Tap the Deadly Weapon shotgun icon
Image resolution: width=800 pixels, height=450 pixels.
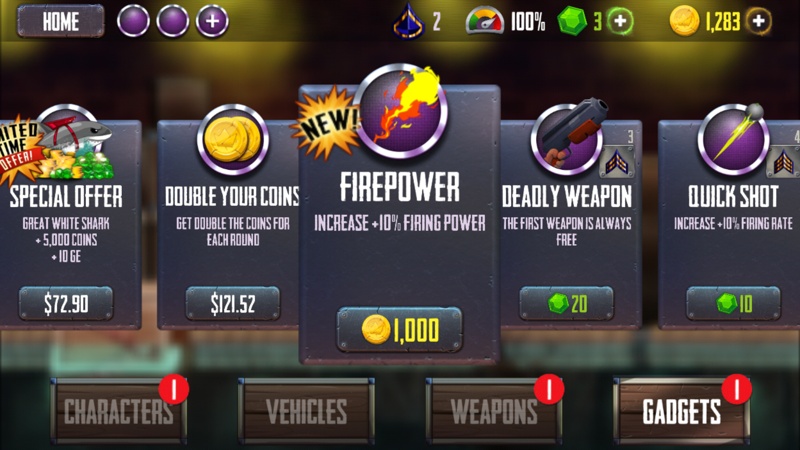(566, 137)
